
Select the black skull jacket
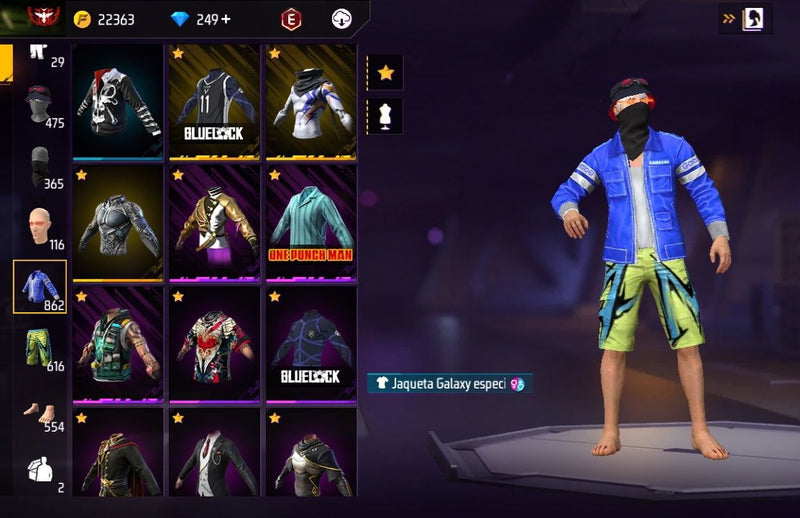118,101
